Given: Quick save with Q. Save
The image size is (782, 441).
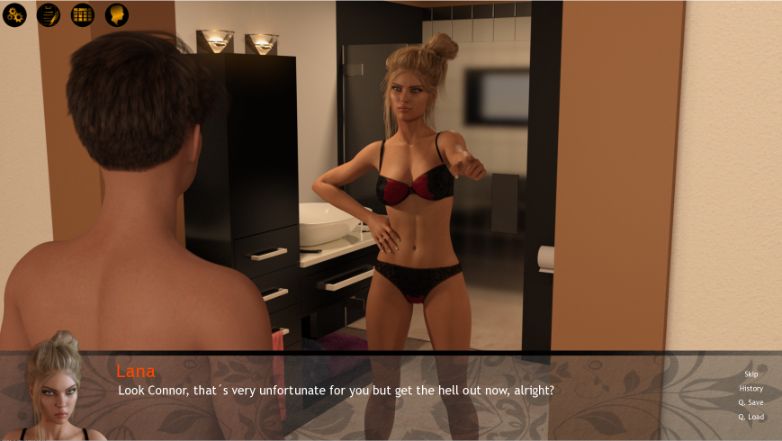Looking at the screenshot, I should tap(751, 402).
